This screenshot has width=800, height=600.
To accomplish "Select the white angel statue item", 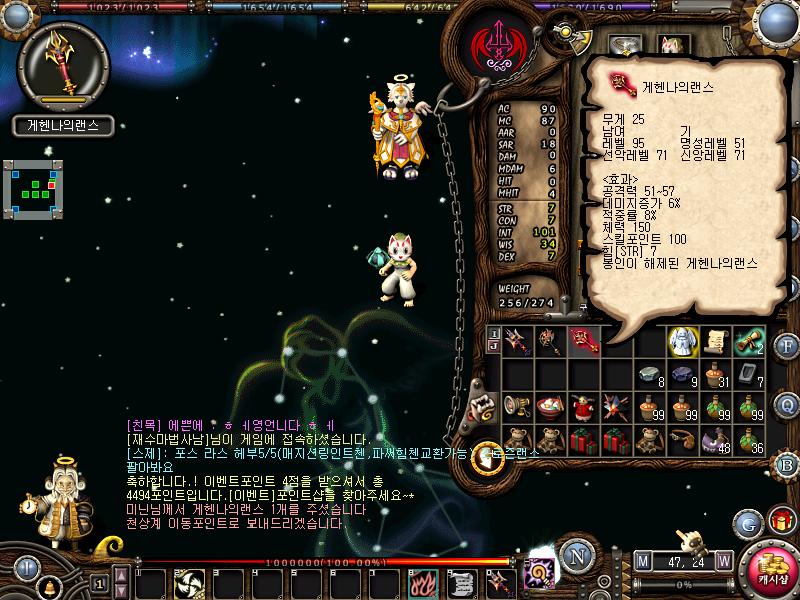I will pyautogui.click(x=682, y=341).
